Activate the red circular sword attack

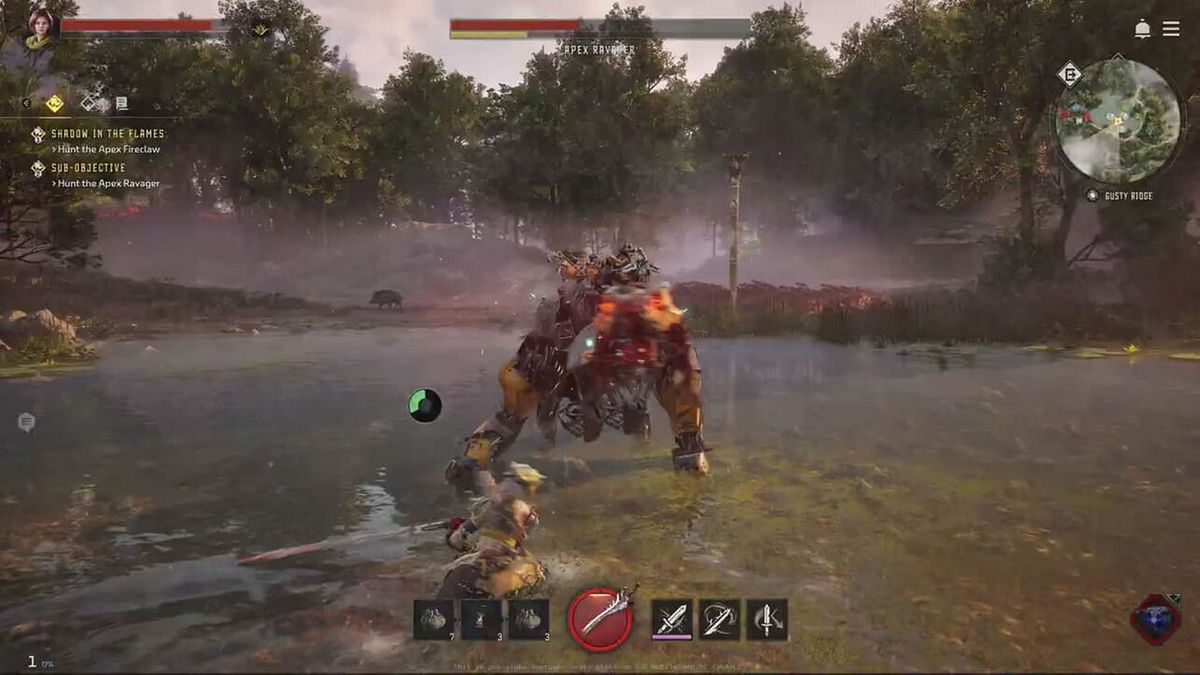coord(600,619)
